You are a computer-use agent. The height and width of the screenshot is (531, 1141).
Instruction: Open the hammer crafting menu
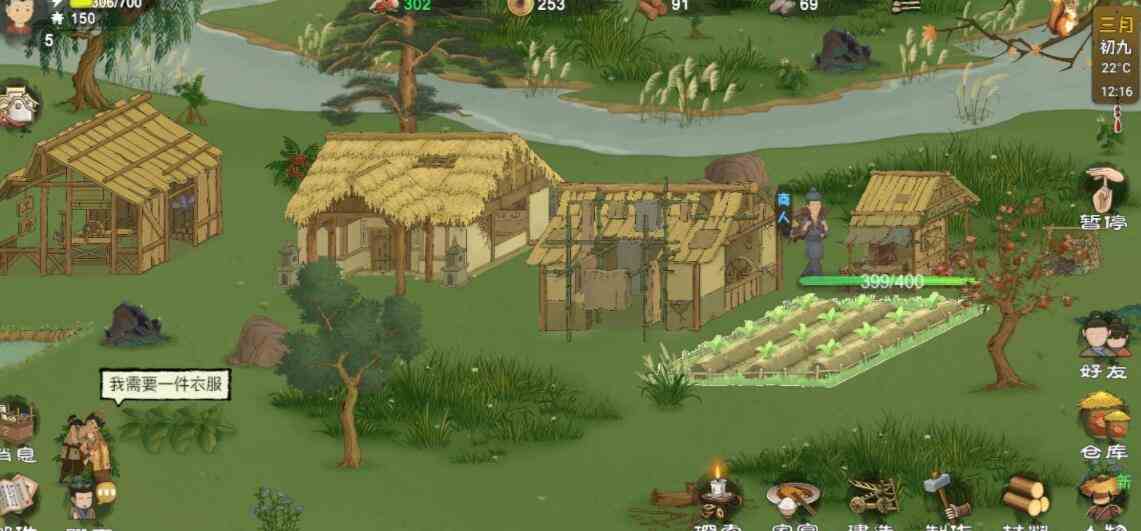point(942,497)
